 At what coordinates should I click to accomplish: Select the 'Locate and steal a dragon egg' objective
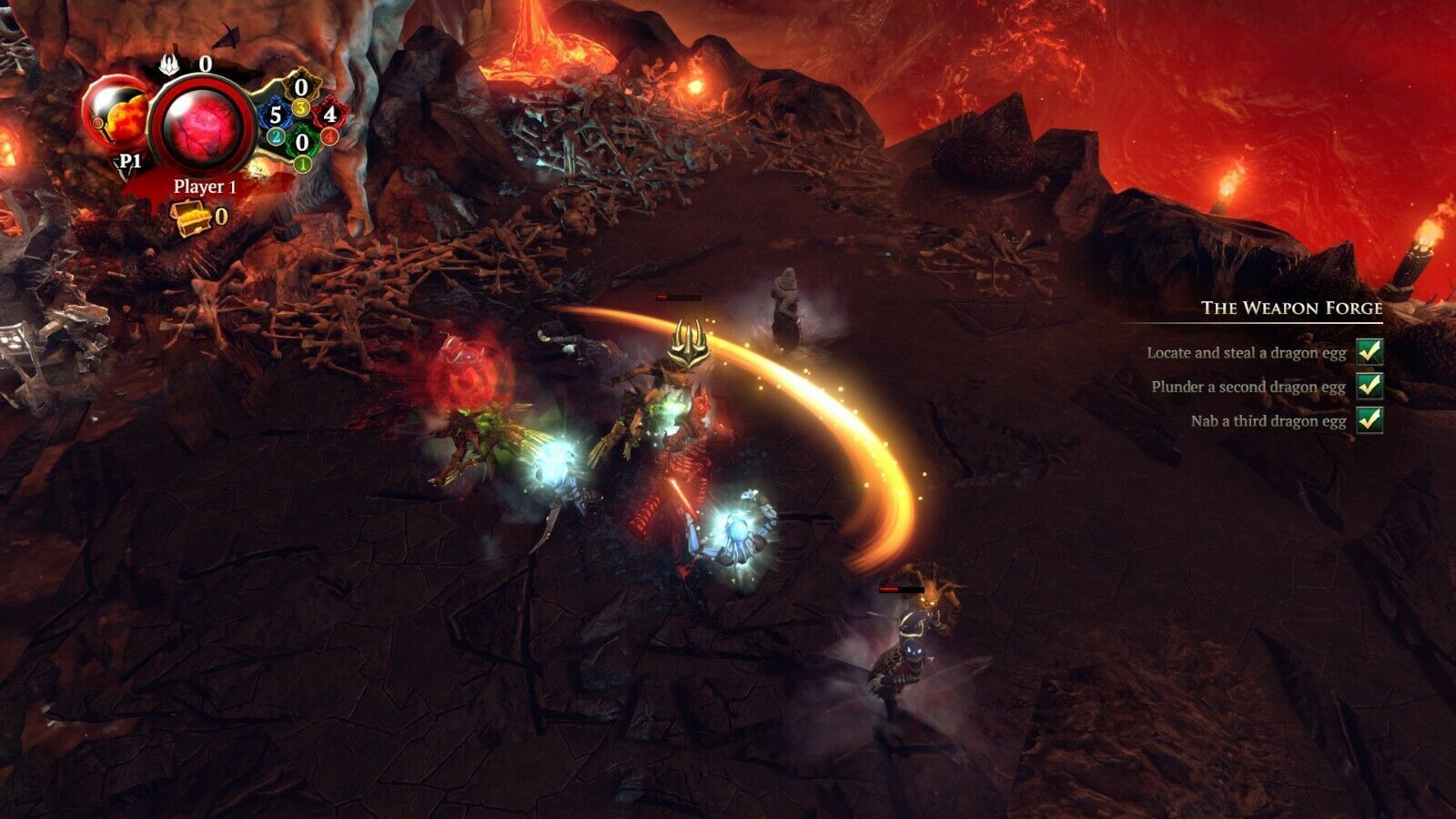(x=1246, y=352)
